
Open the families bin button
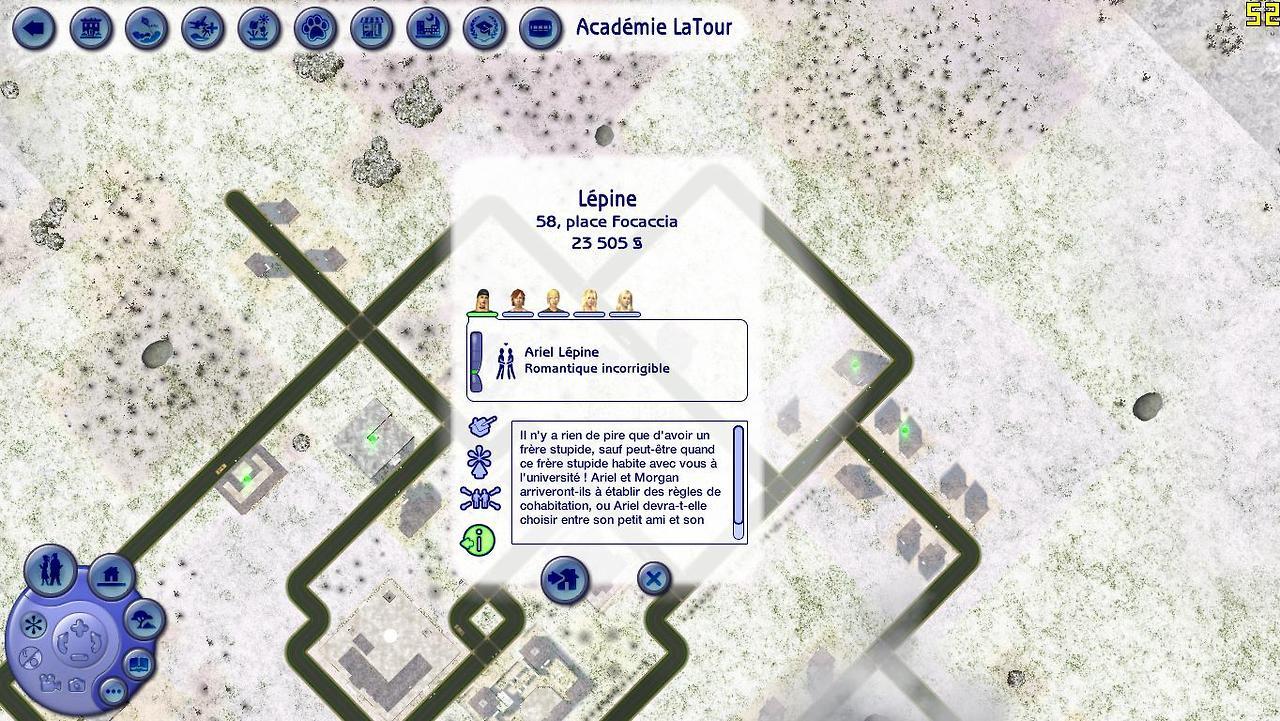click(x=50, y=569)
